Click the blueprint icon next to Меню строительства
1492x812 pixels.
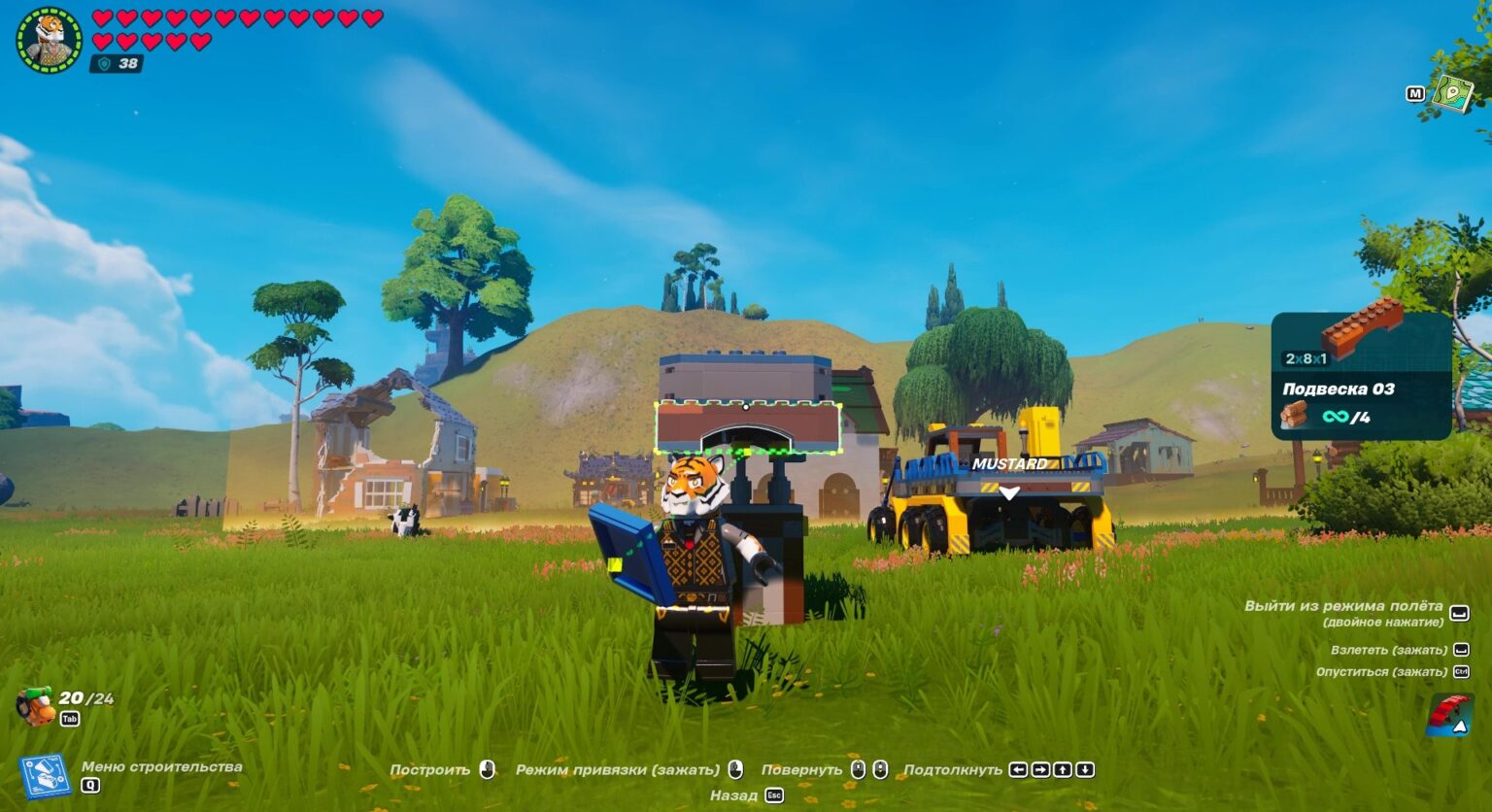(x=44, y=774)
